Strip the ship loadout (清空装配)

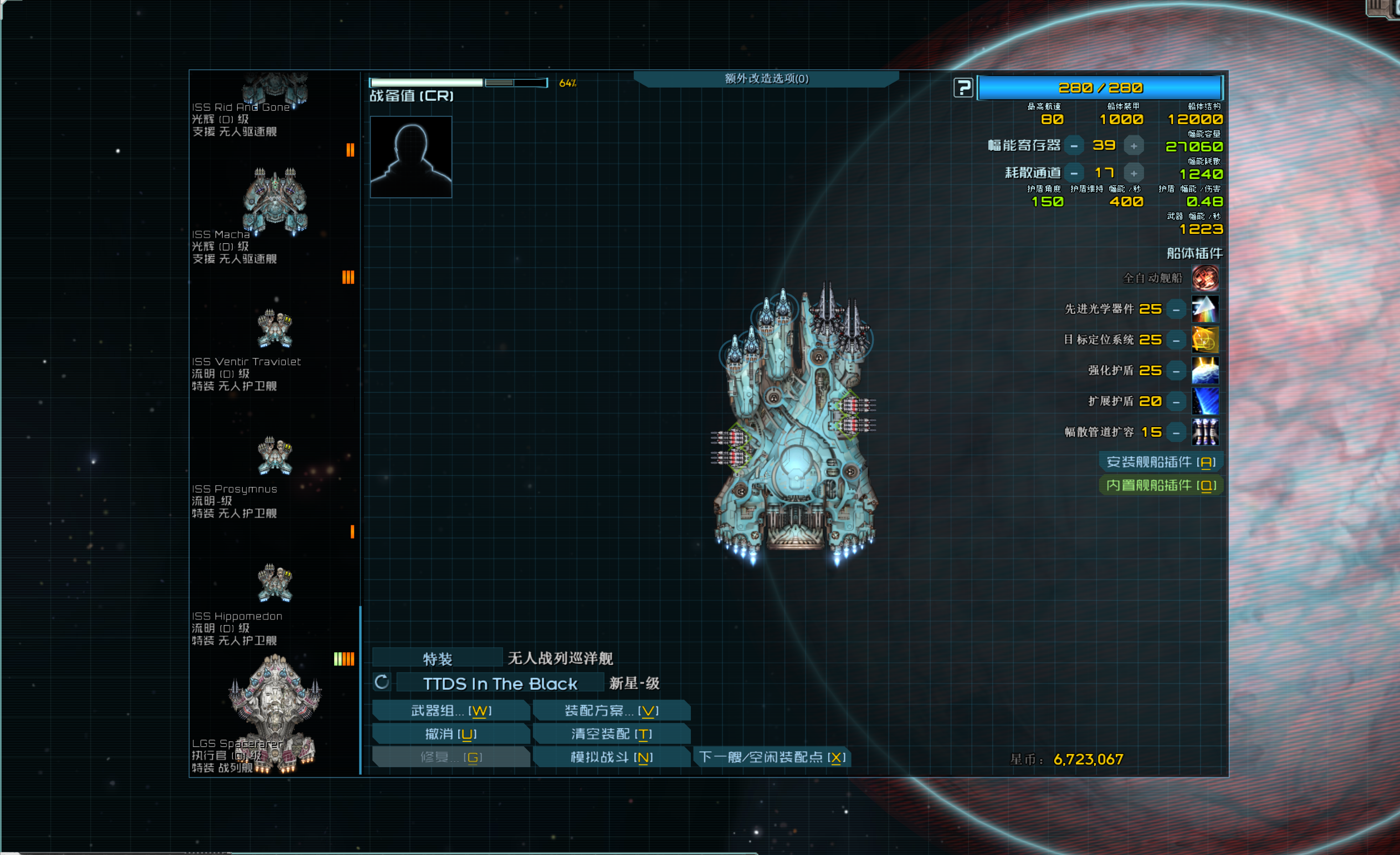612,734
